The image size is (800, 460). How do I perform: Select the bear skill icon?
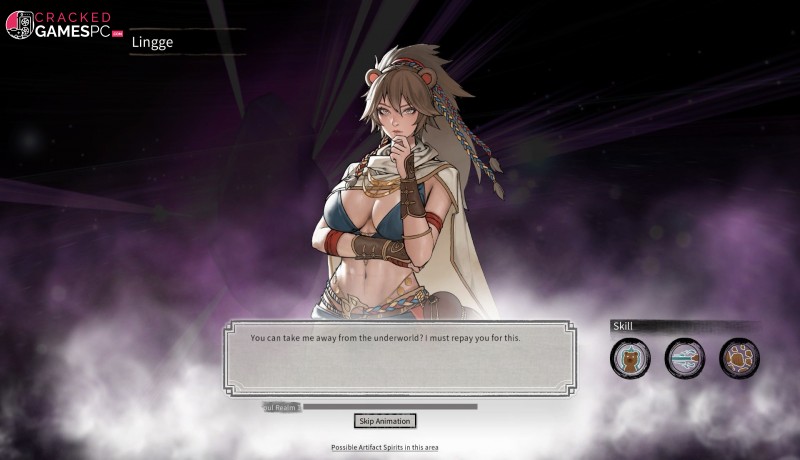pyautogui.click(x=630, y=358)
